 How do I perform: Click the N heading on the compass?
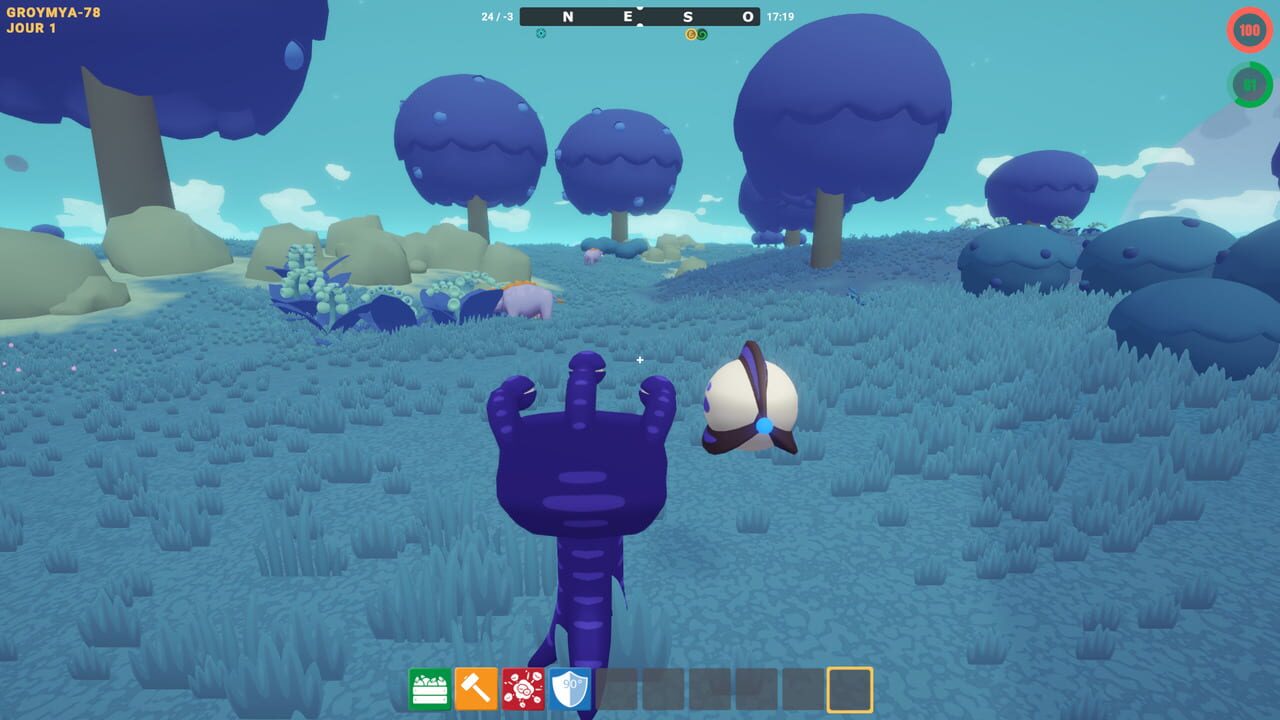tap(566, 16)
